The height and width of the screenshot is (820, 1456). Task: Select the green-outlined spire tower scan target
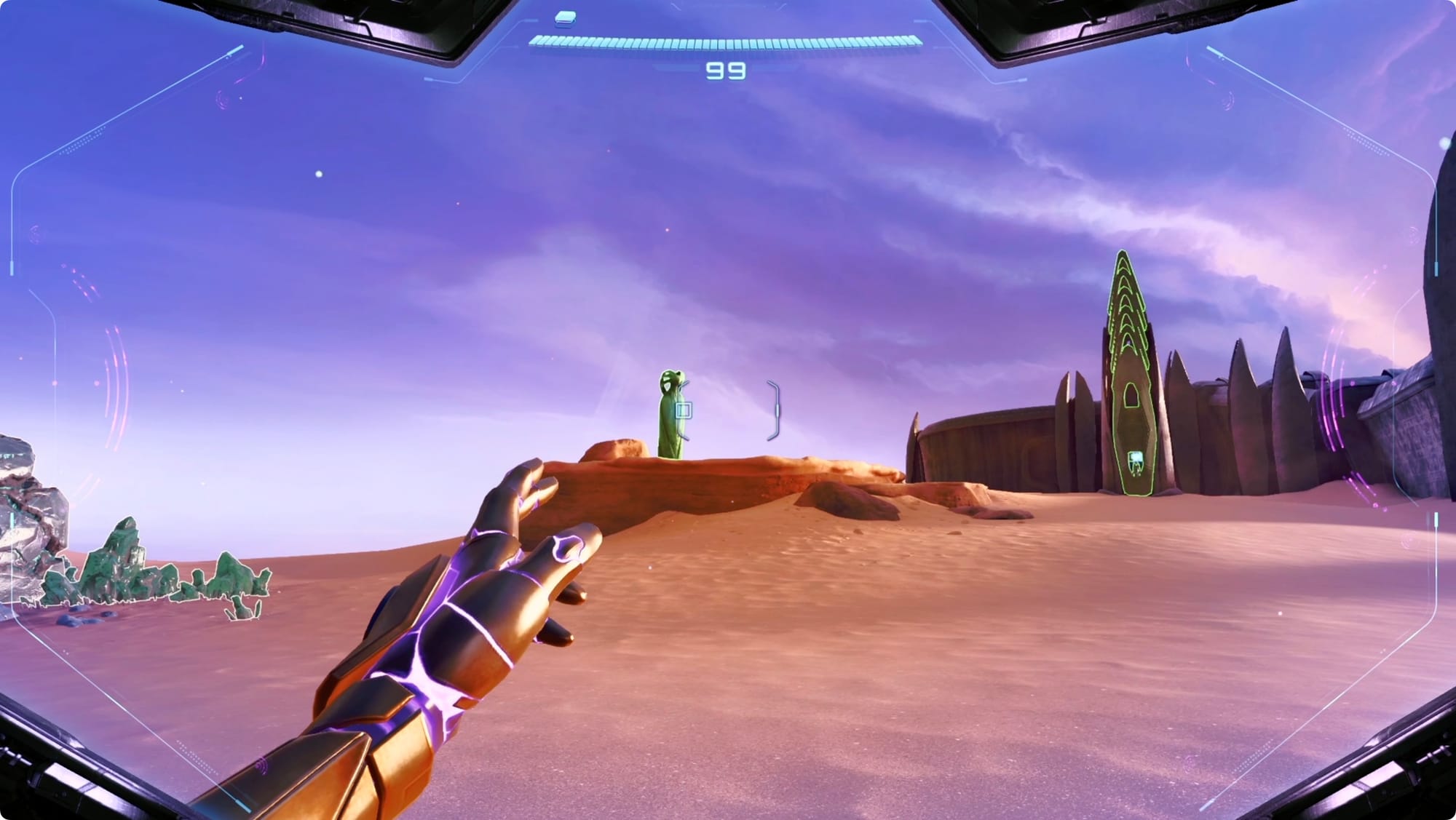click(x=1128, y=378)
